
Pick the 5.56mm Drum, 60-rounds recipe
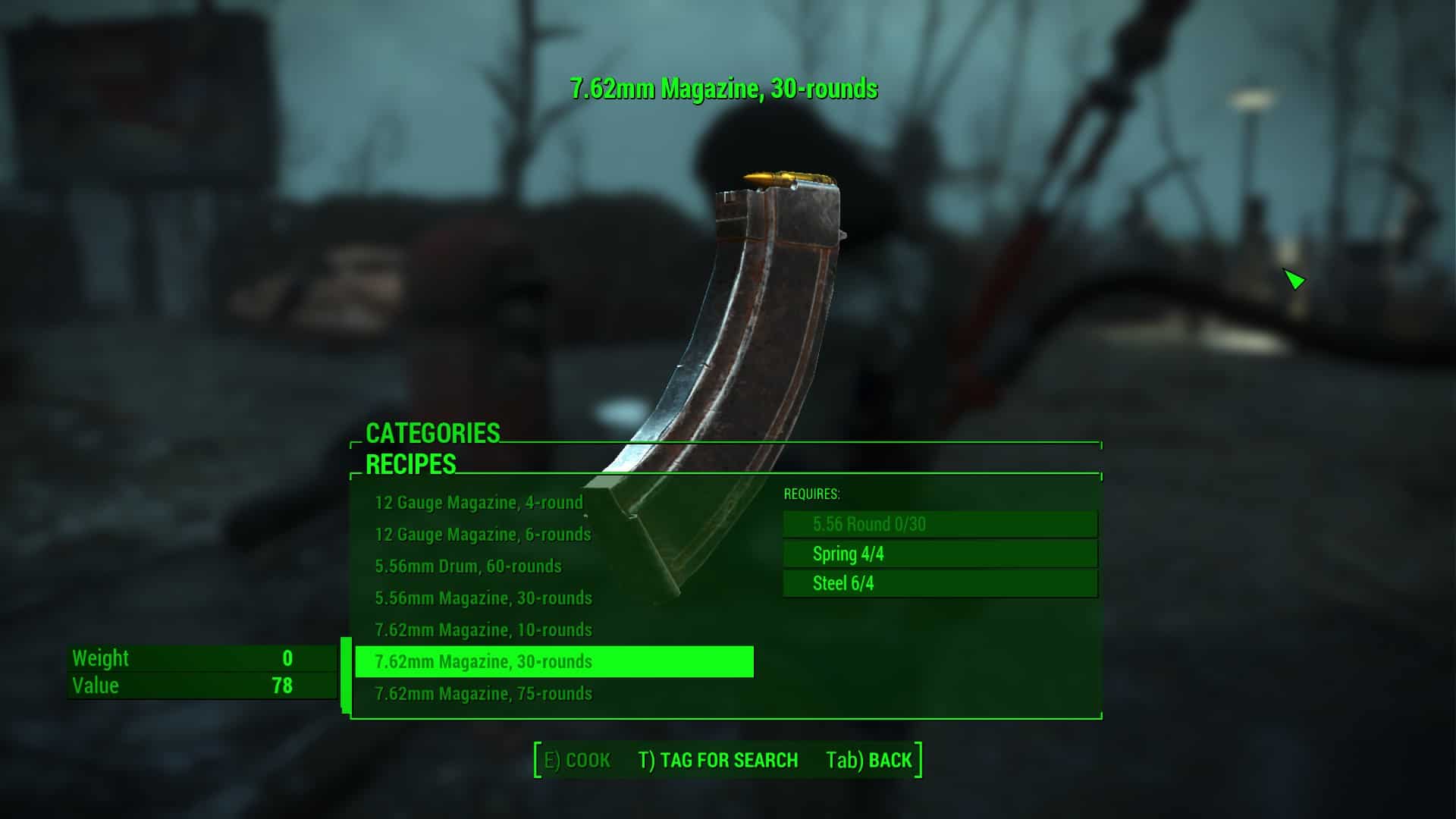click(468, 566)
